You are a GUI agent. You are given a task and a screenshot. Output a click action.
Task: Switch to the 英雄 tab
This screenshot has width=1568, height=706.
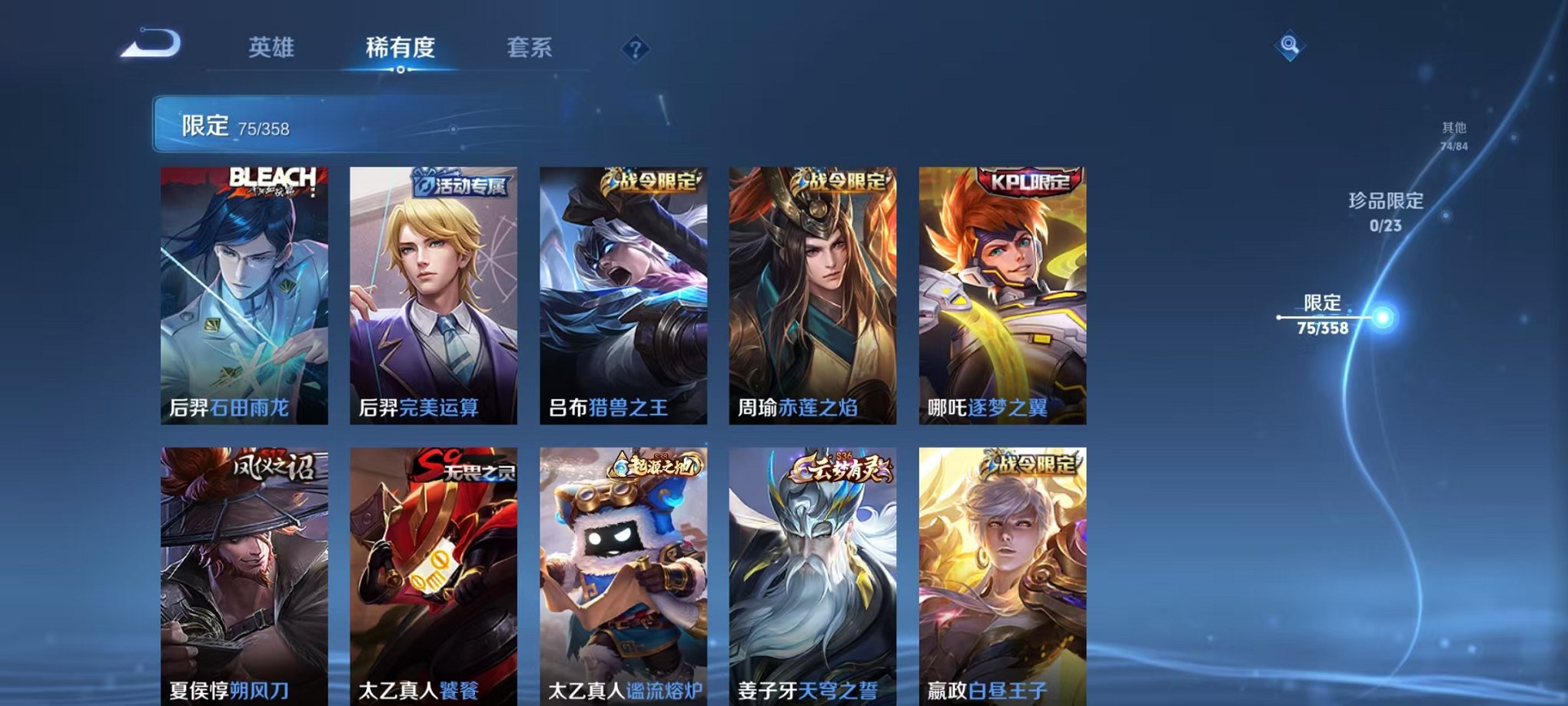271,48
